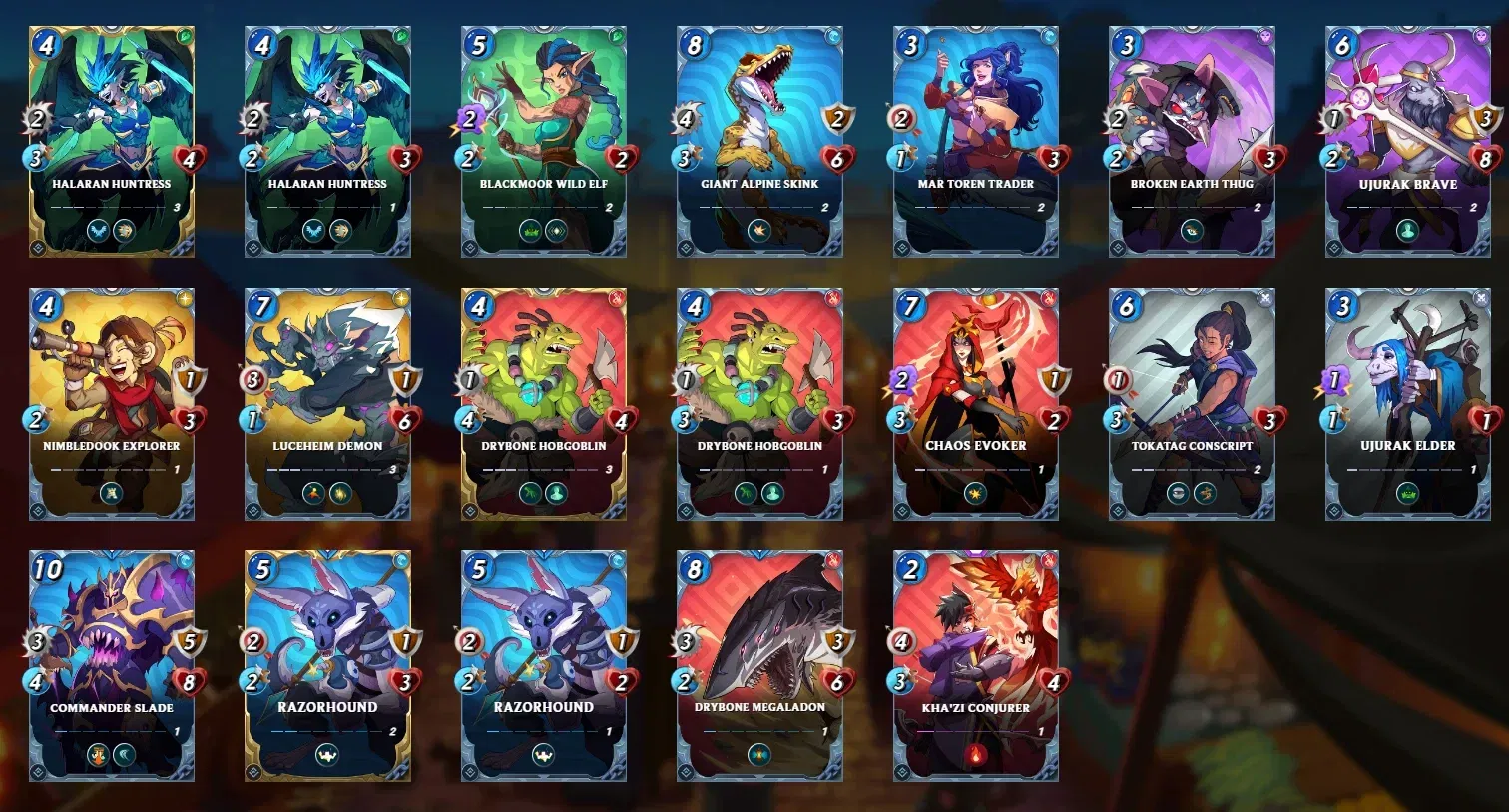Pick the gold-bordered Drybone Hobgoblin card
Screen dimensions: 1509x812
coord(544,403)
